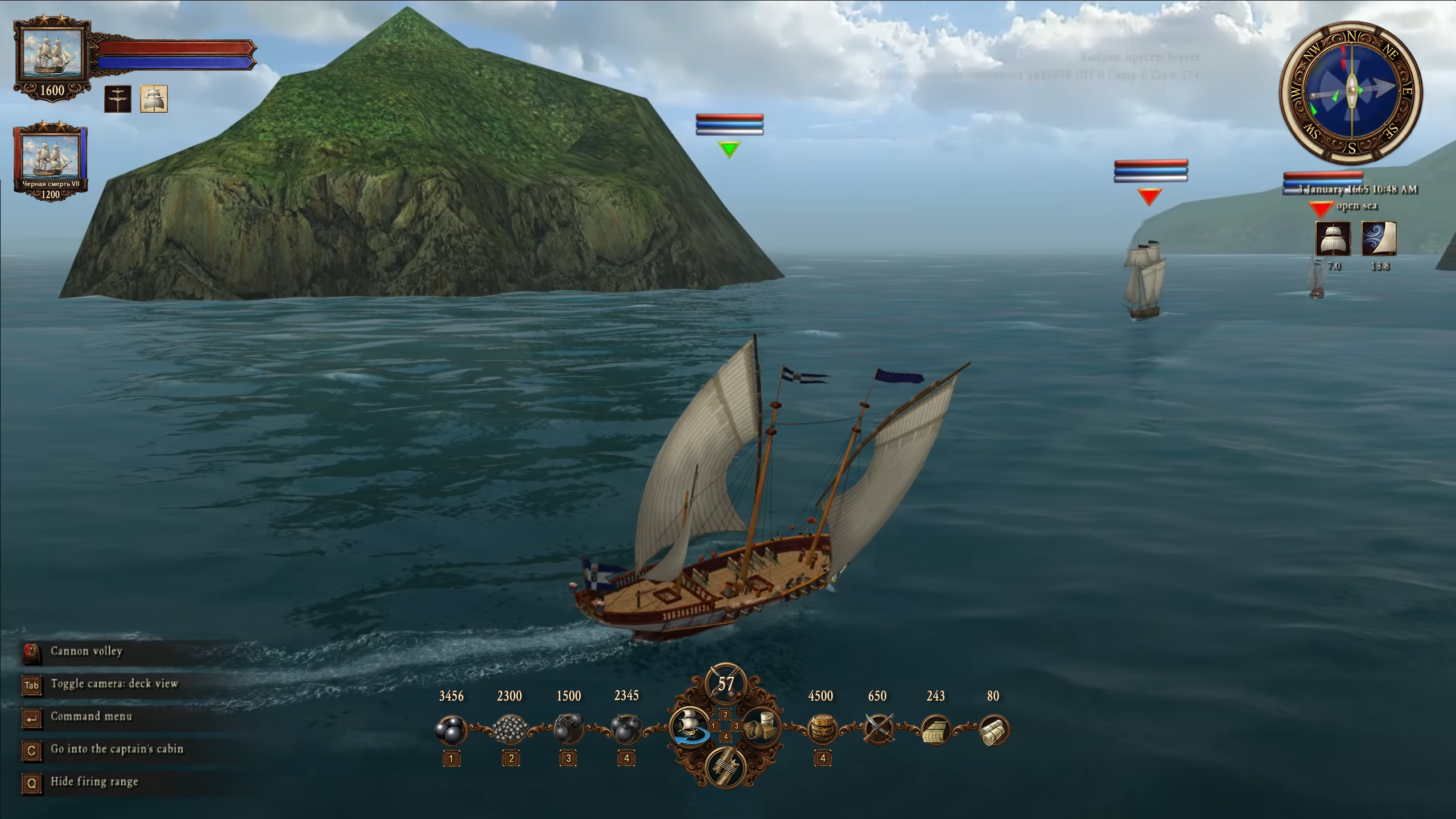Click the crossed musket and saber icon

tap(878, 730)
